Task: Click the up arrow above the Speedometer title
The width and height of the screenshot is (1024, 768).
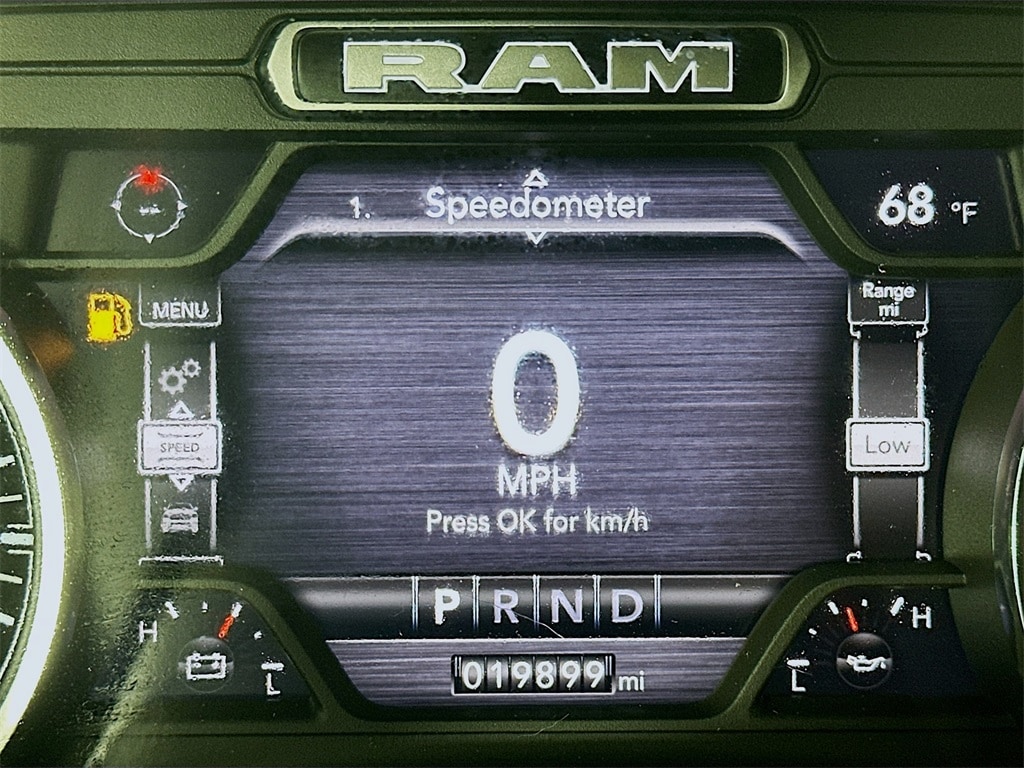Action: [537, 178]
